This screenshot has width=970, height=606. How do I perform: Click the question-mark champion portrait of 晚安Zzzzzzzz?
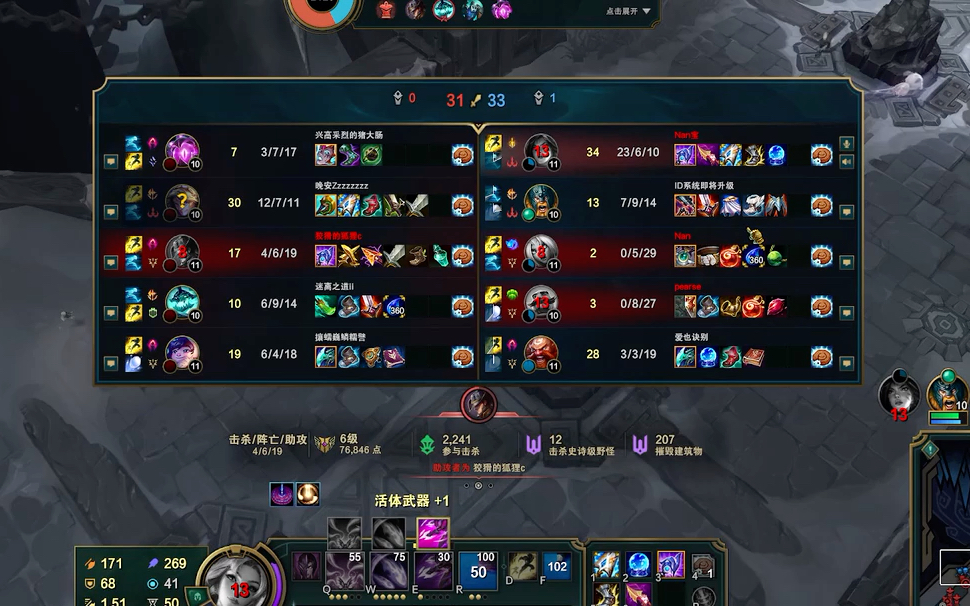[x=181, y=202]
